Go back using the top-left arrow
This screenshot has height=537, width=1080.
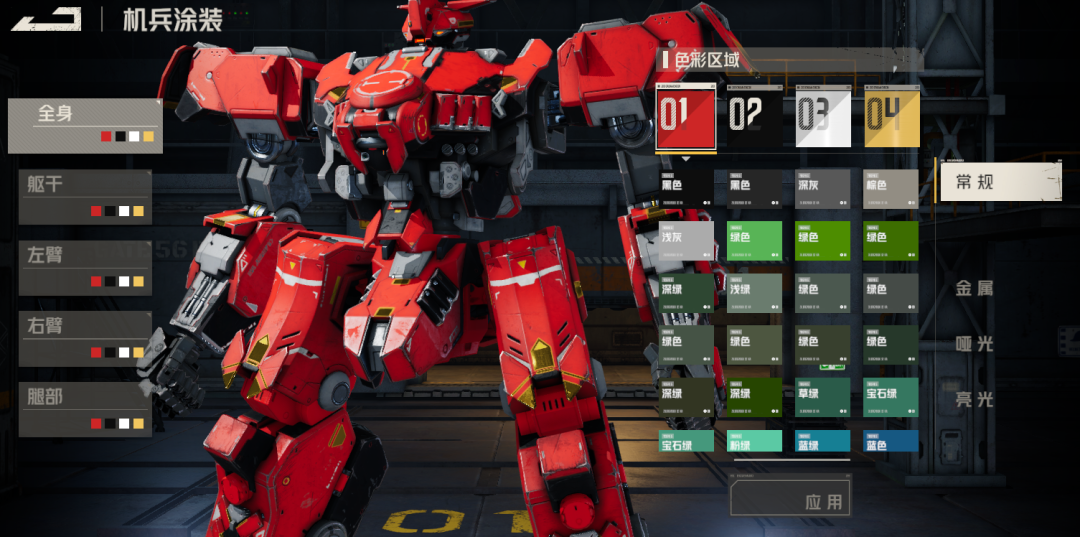[45, 19]
